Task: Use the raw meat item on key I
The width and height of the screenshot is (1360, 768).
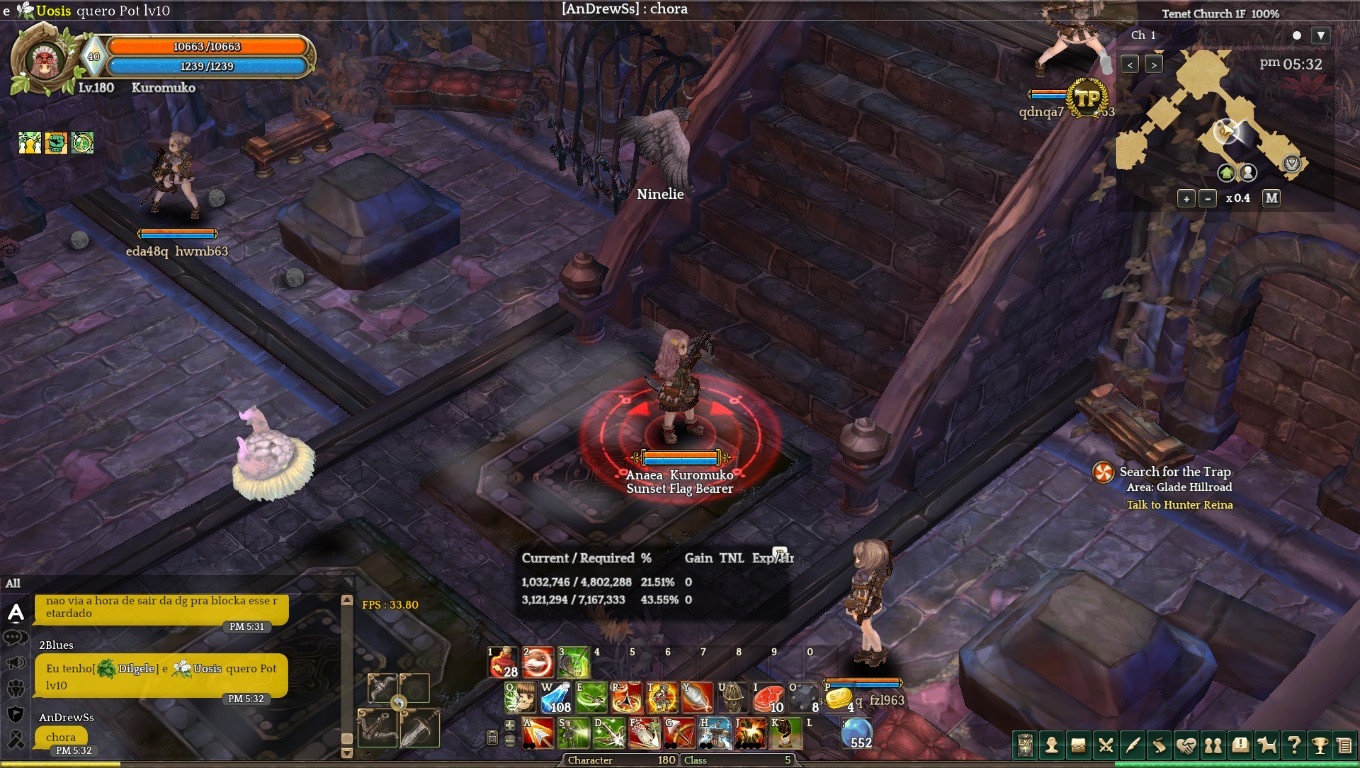Action: (768, 697)
